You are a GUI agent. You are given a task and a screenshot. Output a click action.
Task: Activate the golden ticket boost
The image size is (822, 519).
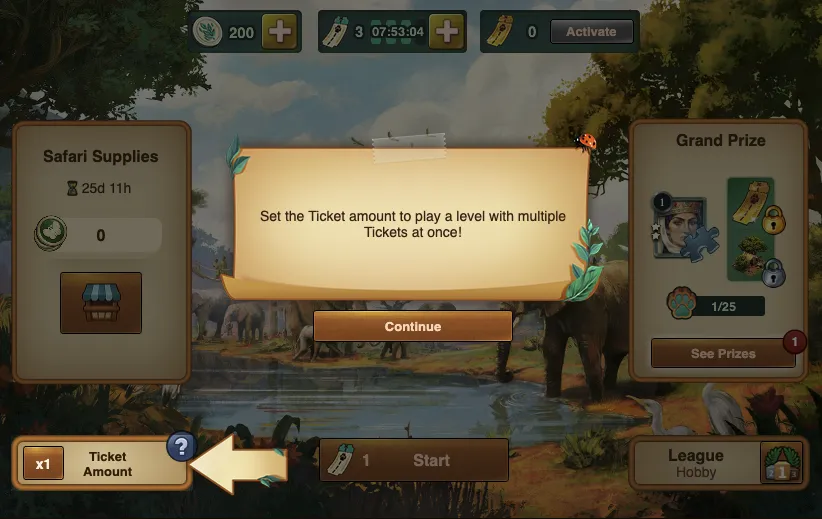point(591,32)
